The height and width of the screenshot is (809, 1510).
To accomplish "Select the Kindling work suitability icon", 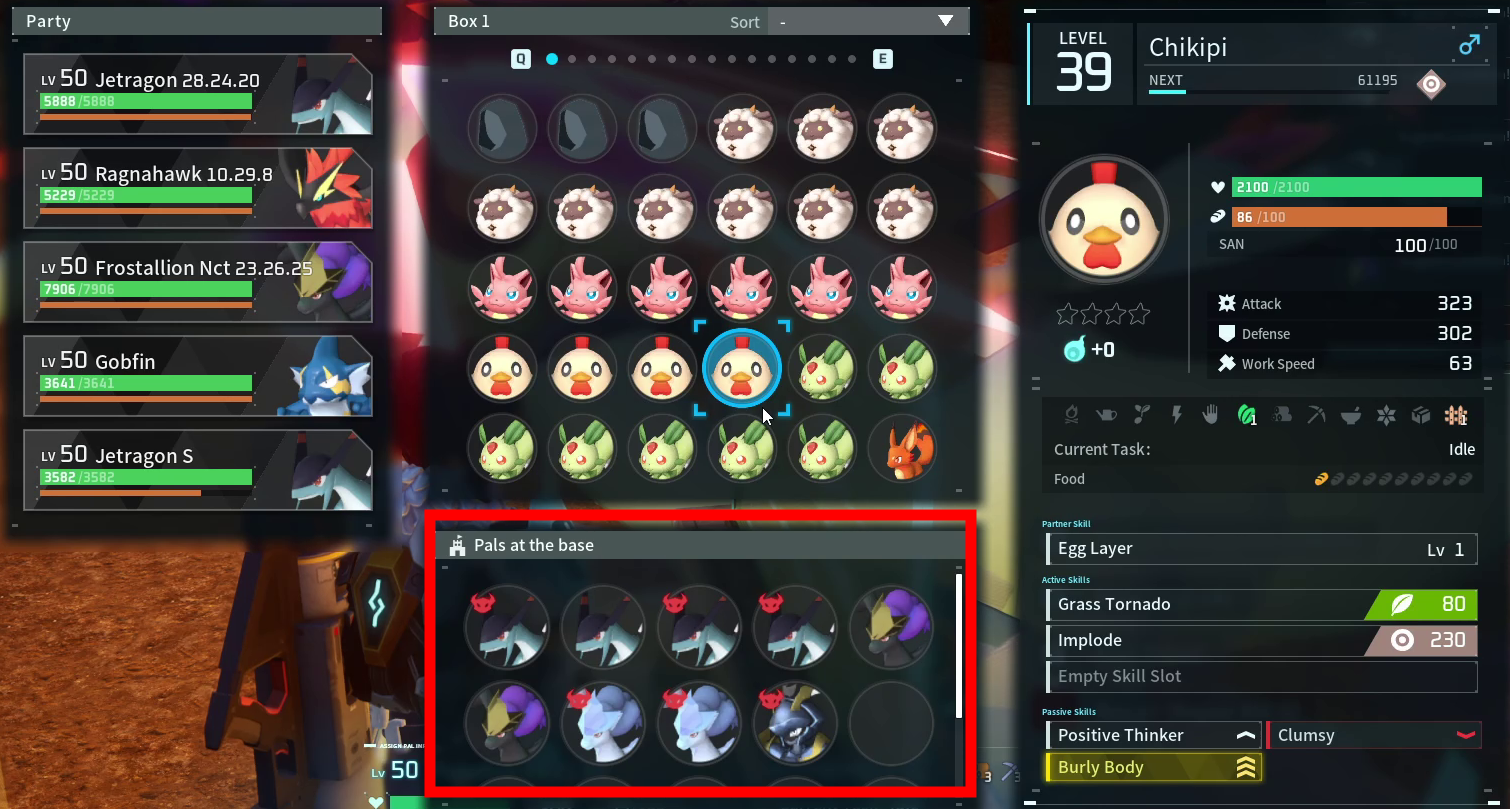I will [1072, 415].
